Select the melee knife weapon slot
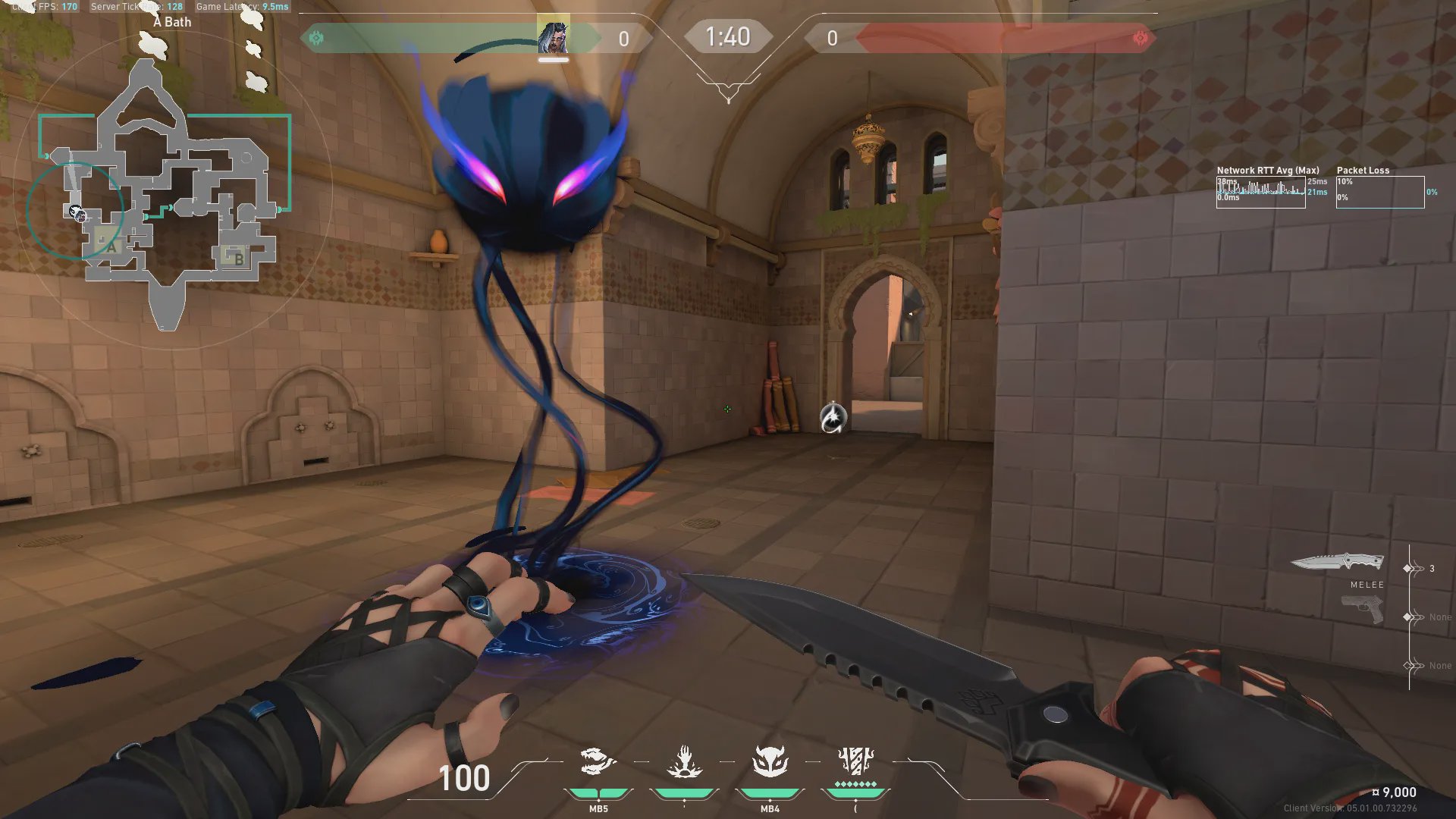The image size is (1456, 819). pos(1338,563)
